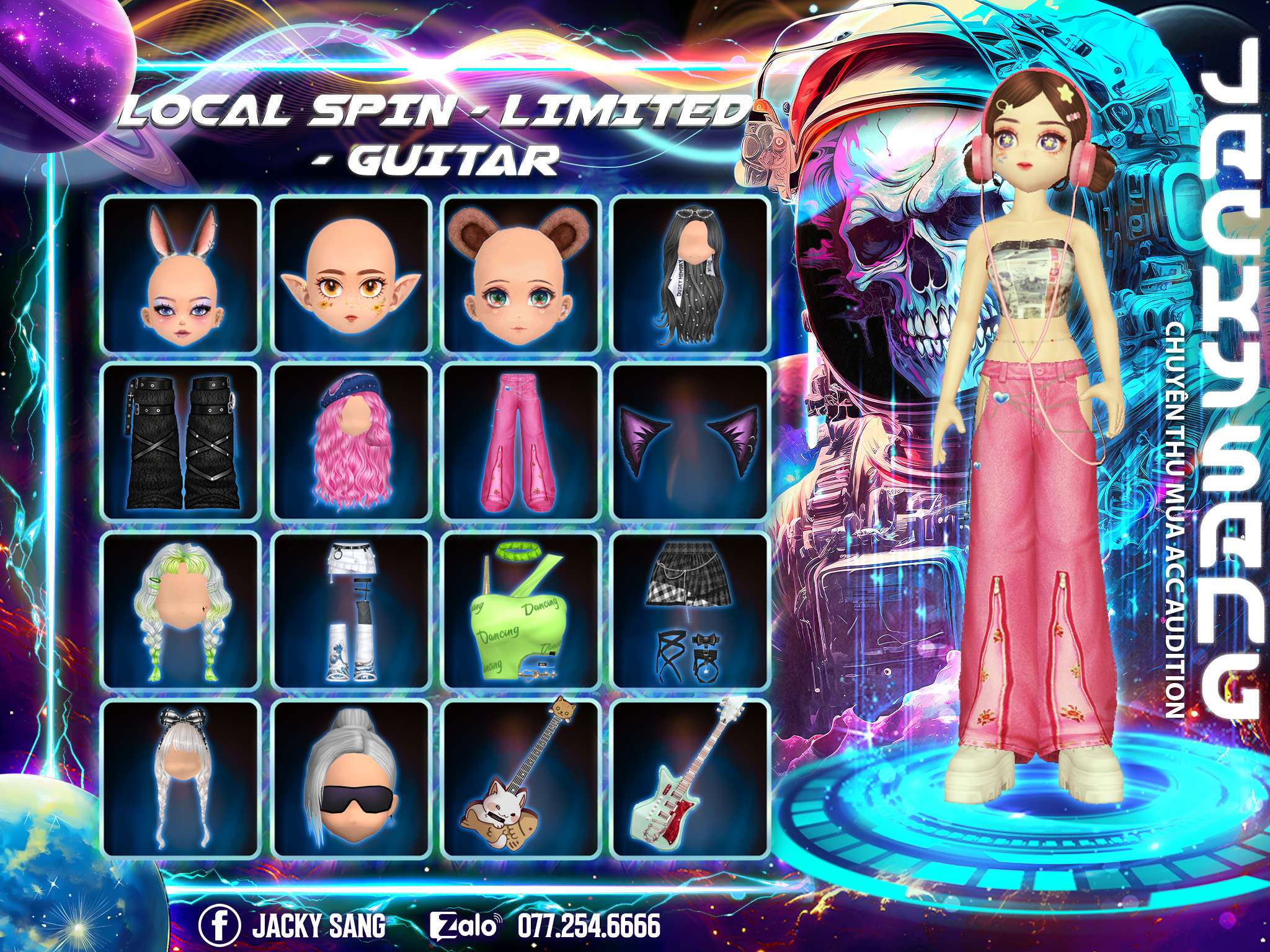Screen dimensions: 1270x952
Task: Pick the brown bear ears head tile
Action: [521, 275]
